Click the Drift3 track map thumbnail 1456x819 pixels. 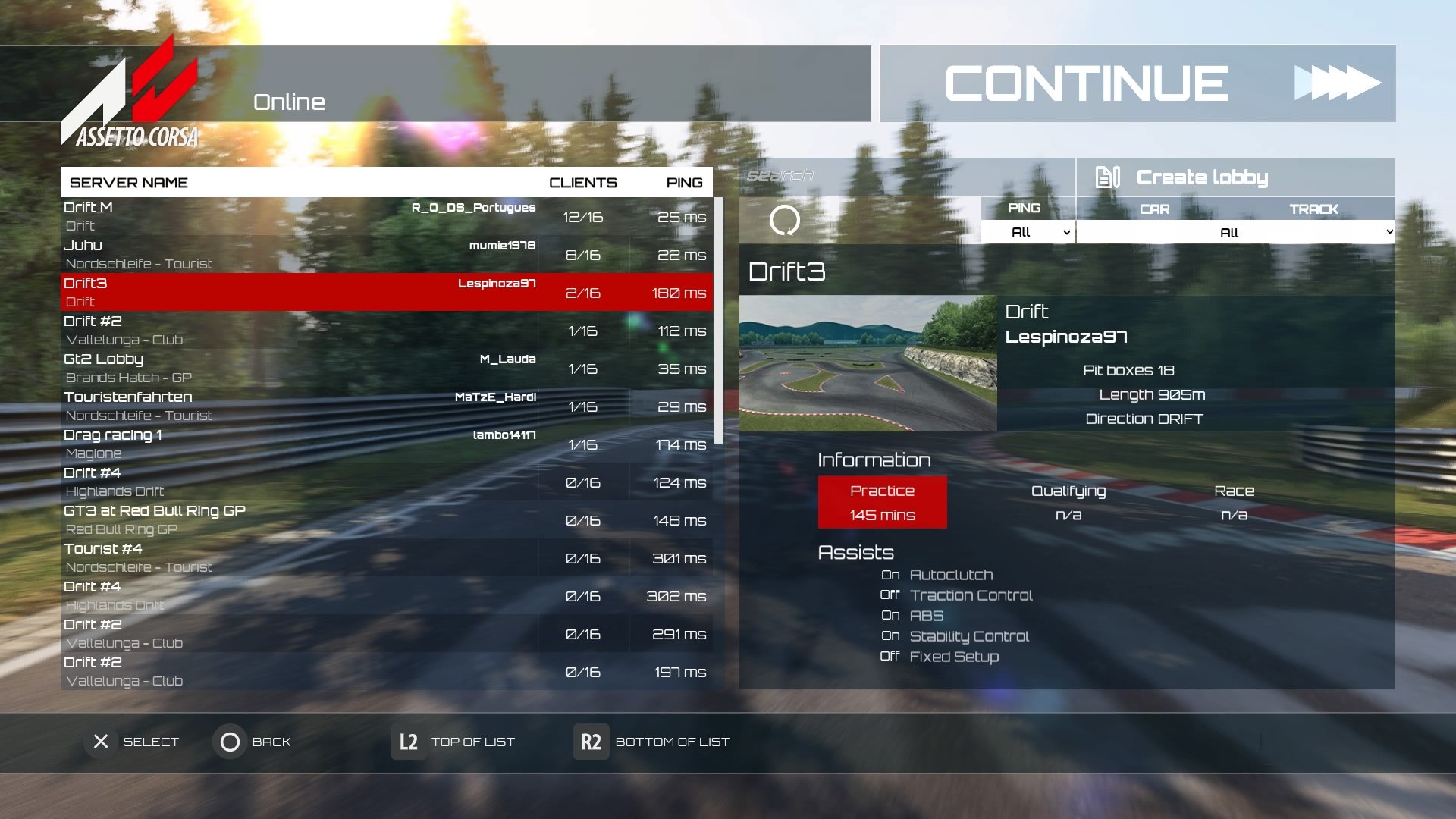[868, 364]
